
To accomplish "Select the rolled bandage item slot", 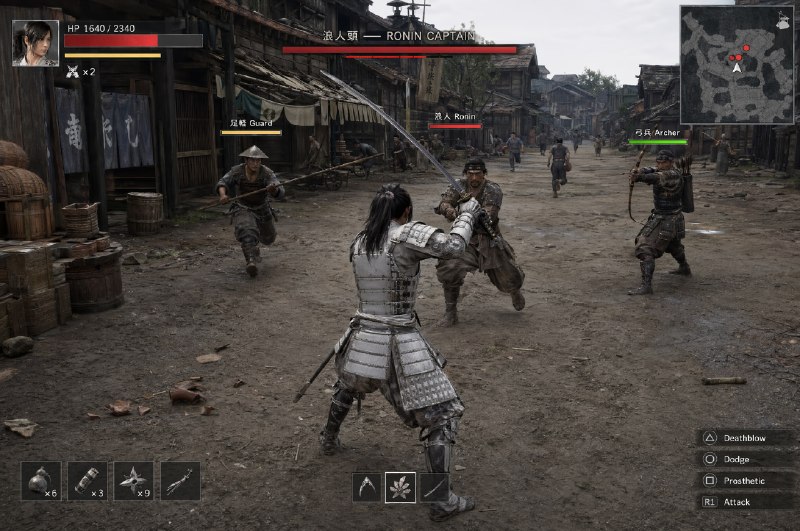I will [87, 481].
